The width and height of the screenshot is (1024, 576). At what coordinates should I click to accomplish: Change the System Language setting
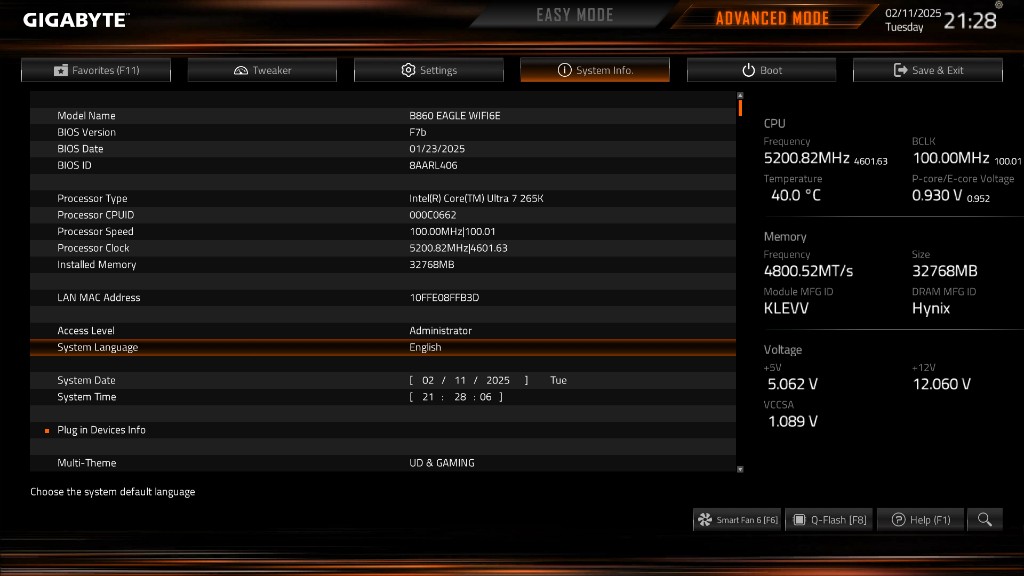(x=425, y=347)
